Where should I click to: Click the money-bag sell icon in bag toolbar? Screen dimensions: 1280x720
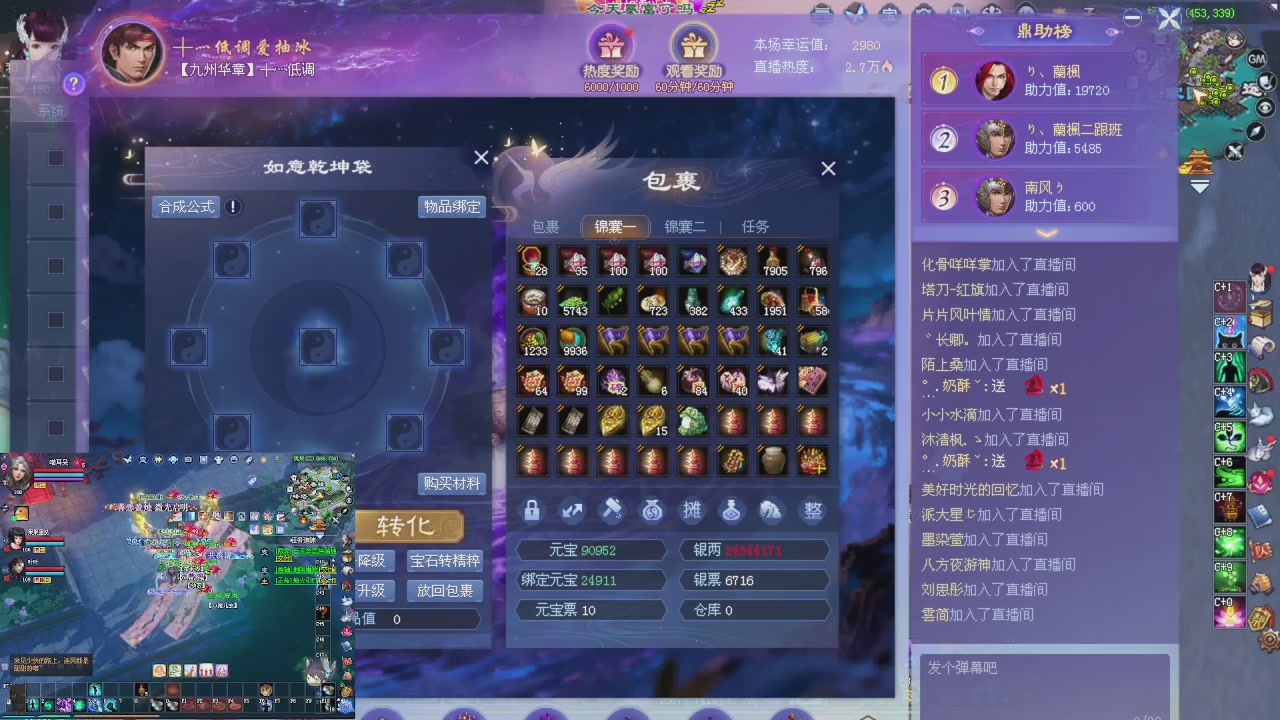click(x=652, y=511)
